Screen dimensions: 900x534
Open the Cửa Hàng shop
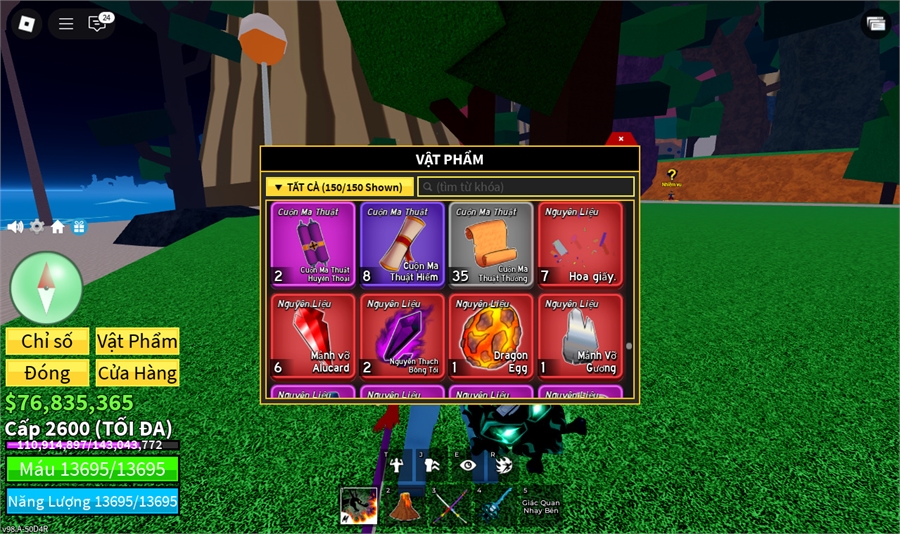click(137, 373)
